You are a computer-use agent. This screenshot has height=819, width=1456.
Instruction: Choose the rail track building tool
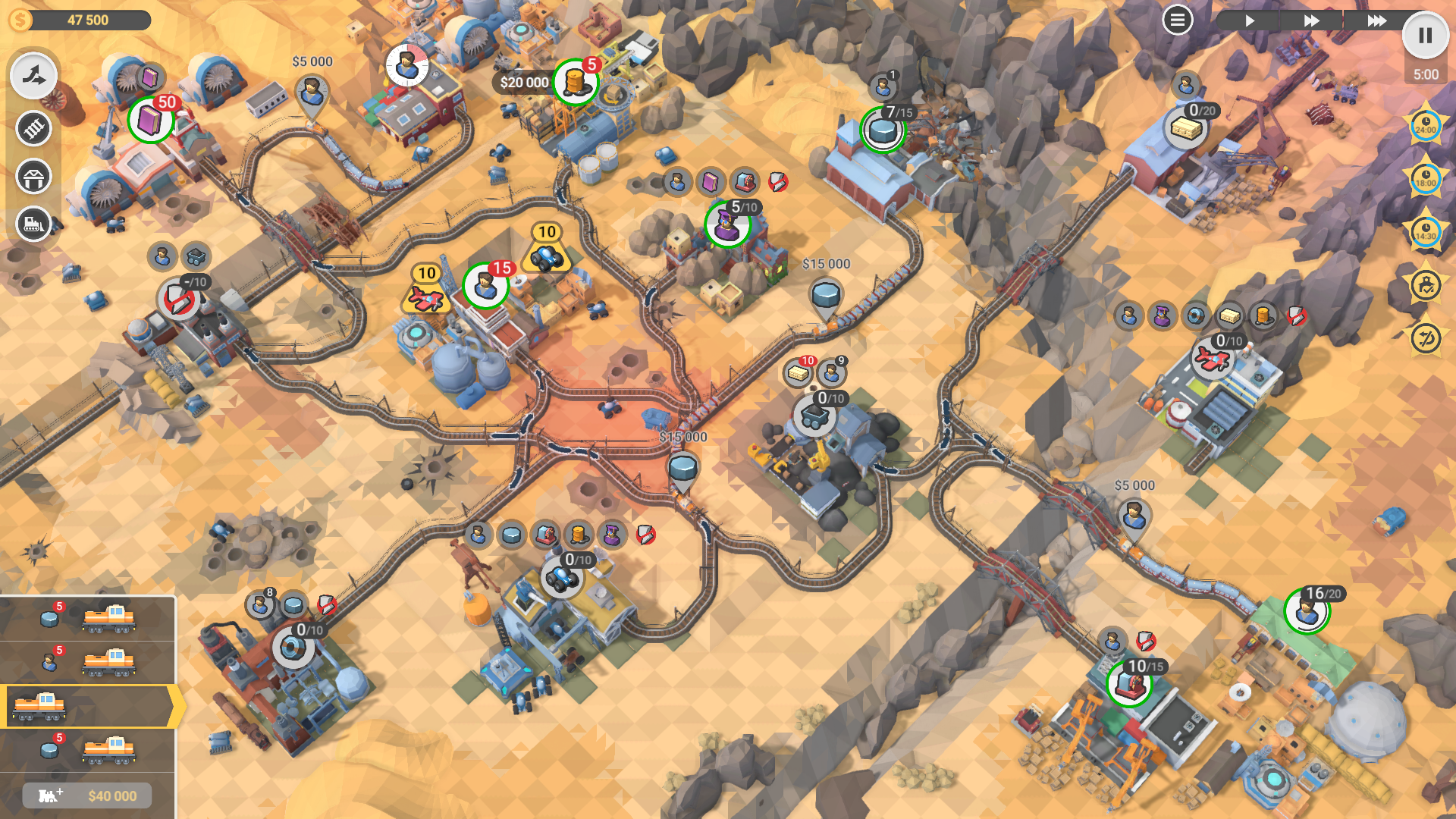point(33,128)
